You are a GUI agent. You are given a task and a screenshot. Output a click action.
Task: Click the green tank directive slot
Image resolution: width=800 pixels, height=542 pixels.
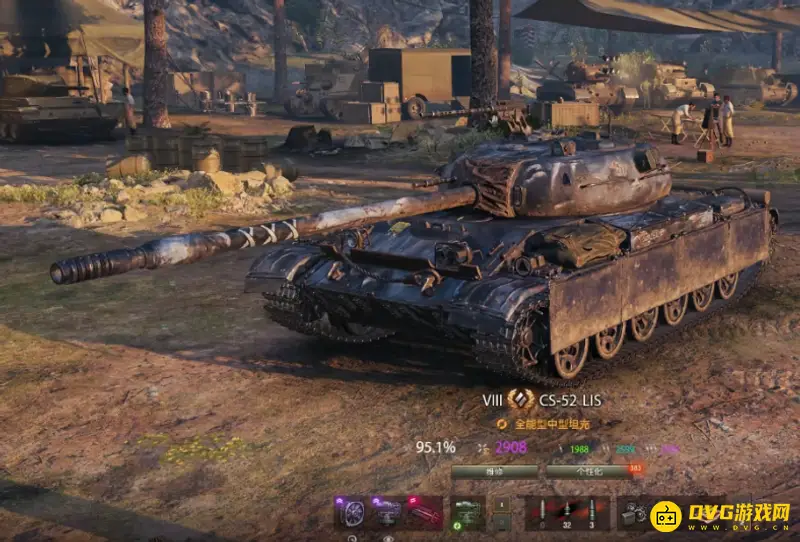point(467,512)
